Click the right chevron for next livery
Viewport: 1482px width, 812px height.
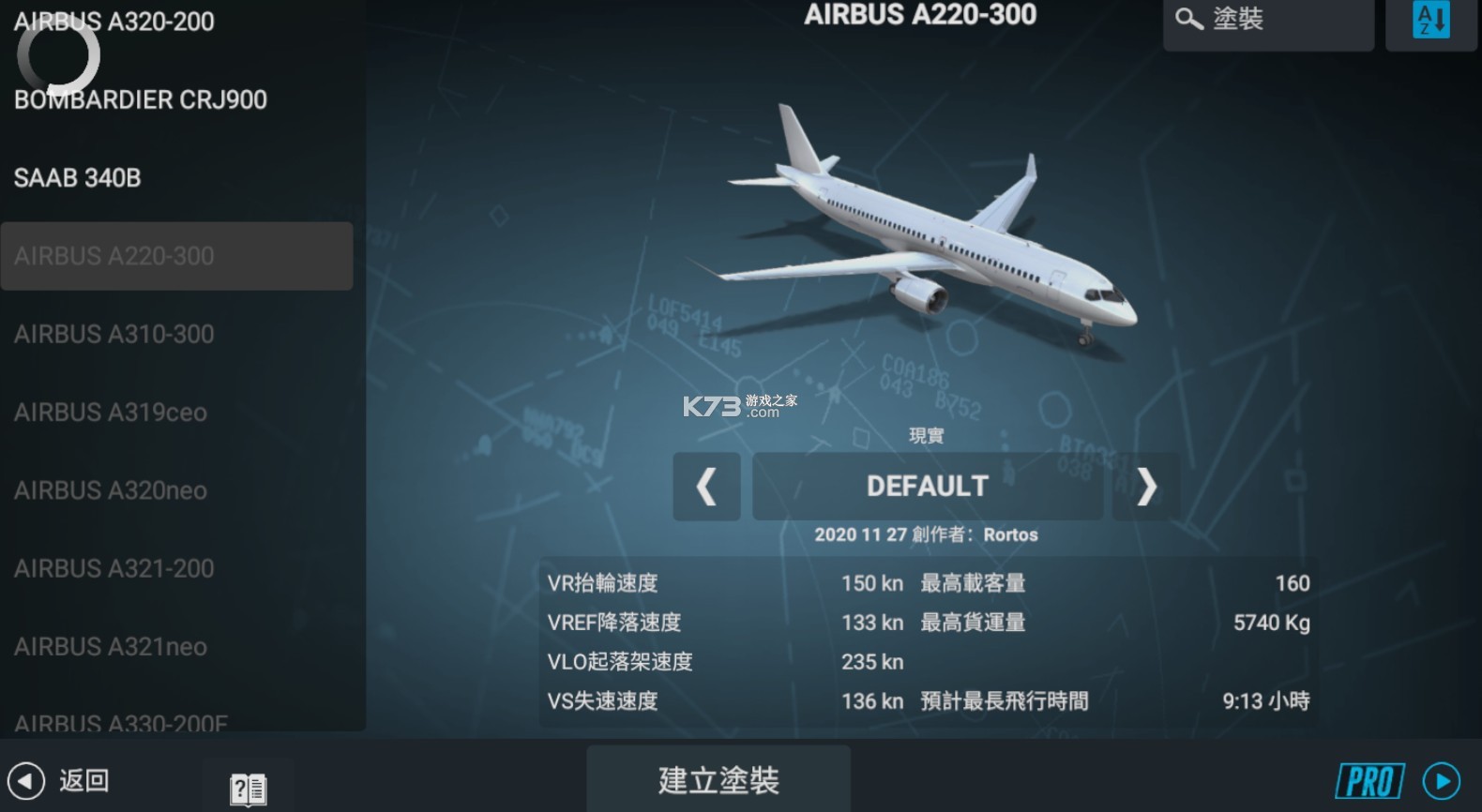(x=1146, y=487)
